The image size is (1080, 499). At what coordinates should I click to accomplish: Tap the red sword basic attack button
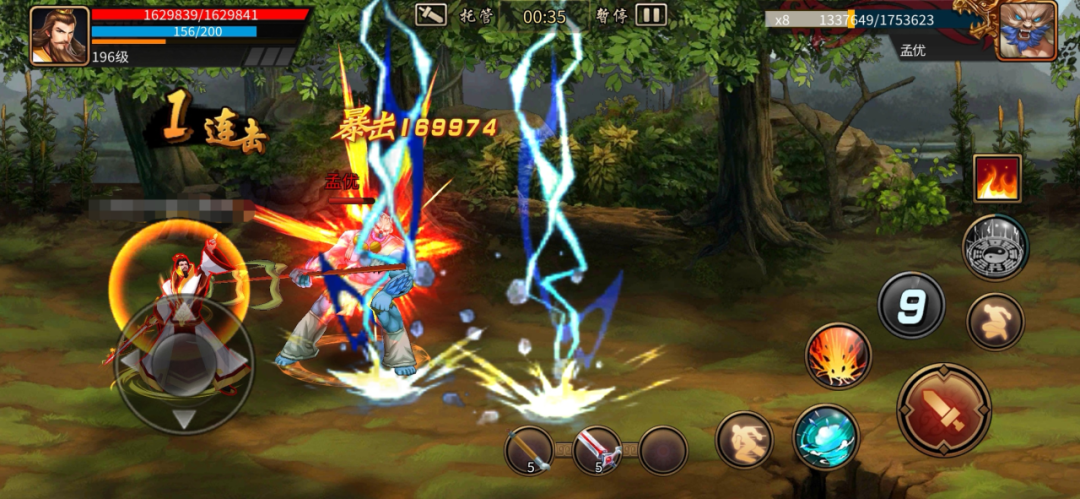943,410
